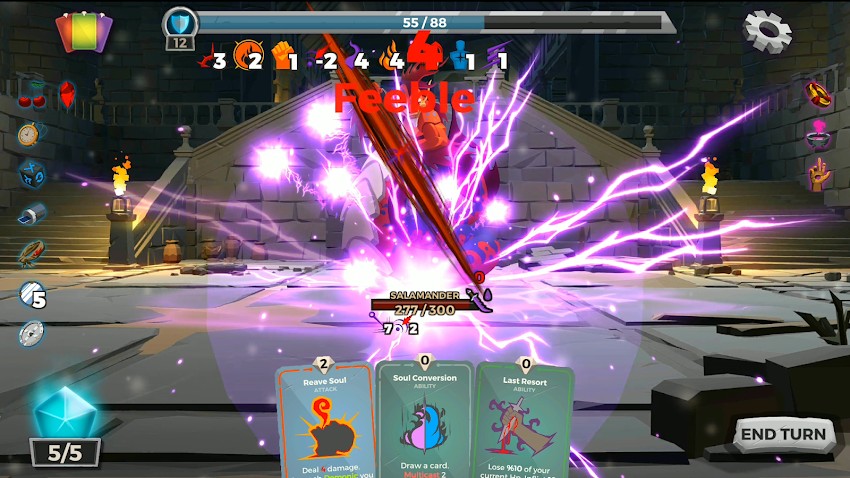
Task: Inspect the blue dice relic
Action: [x=30, y=173]
